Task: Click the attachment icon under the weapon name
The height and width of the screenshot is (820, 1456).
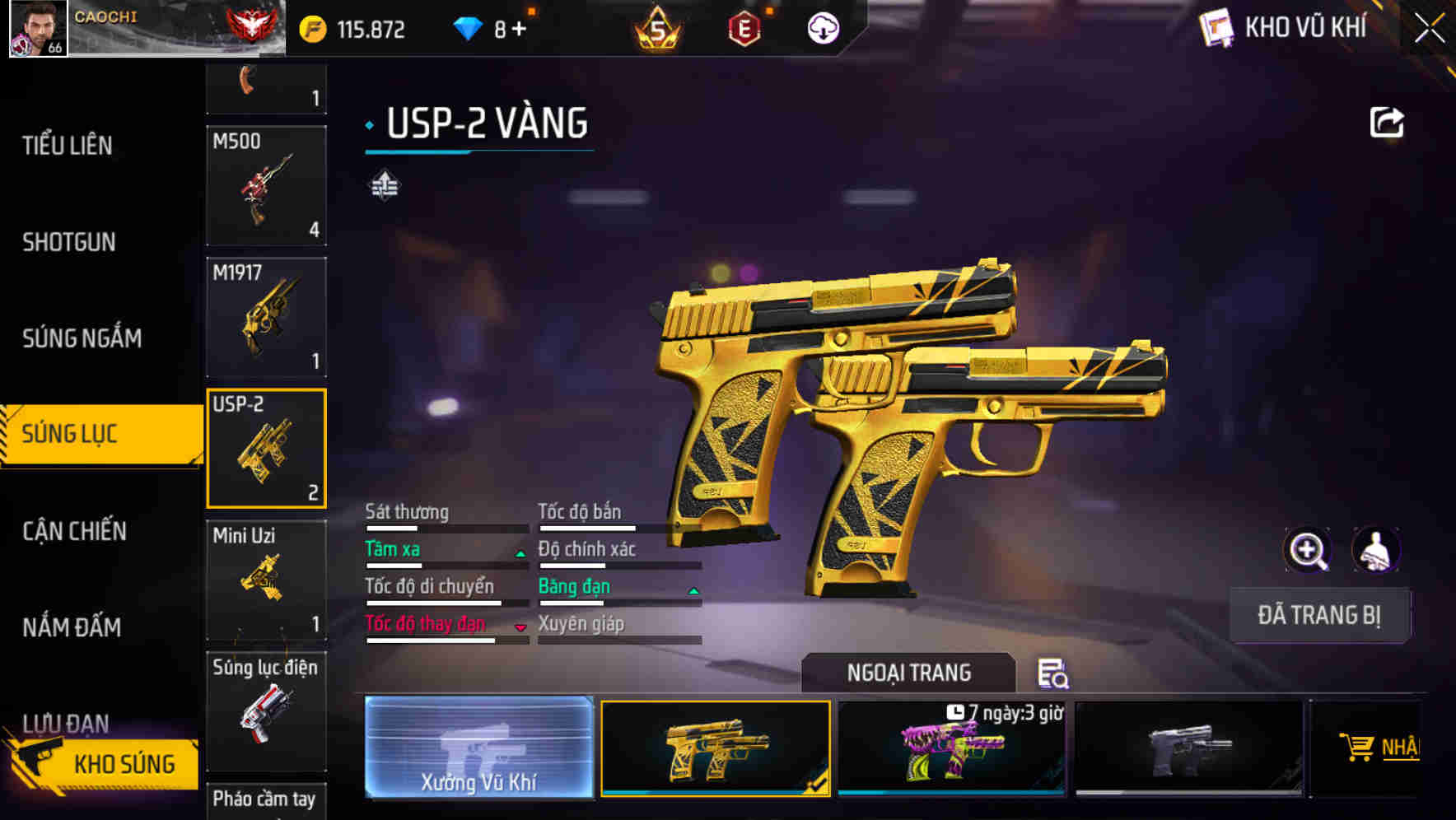Action: click(x=384, y=183)
